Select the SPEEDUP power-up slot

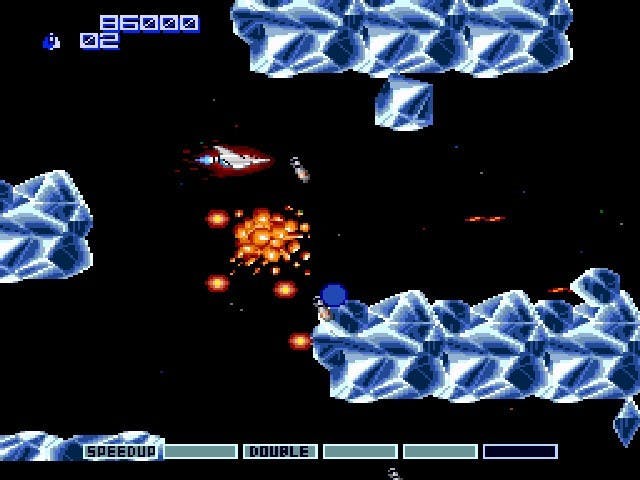(x=120, y=452)
